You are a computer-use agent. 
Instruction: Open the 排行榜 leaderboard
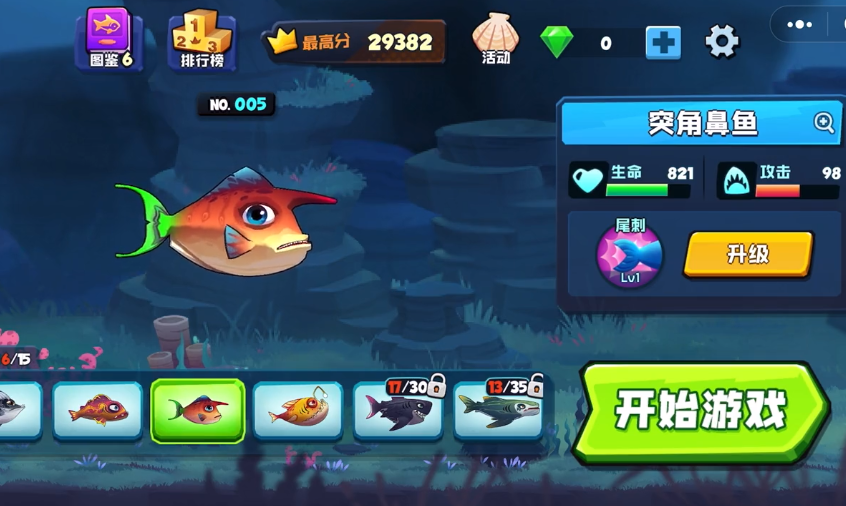(x=202, y=40)
